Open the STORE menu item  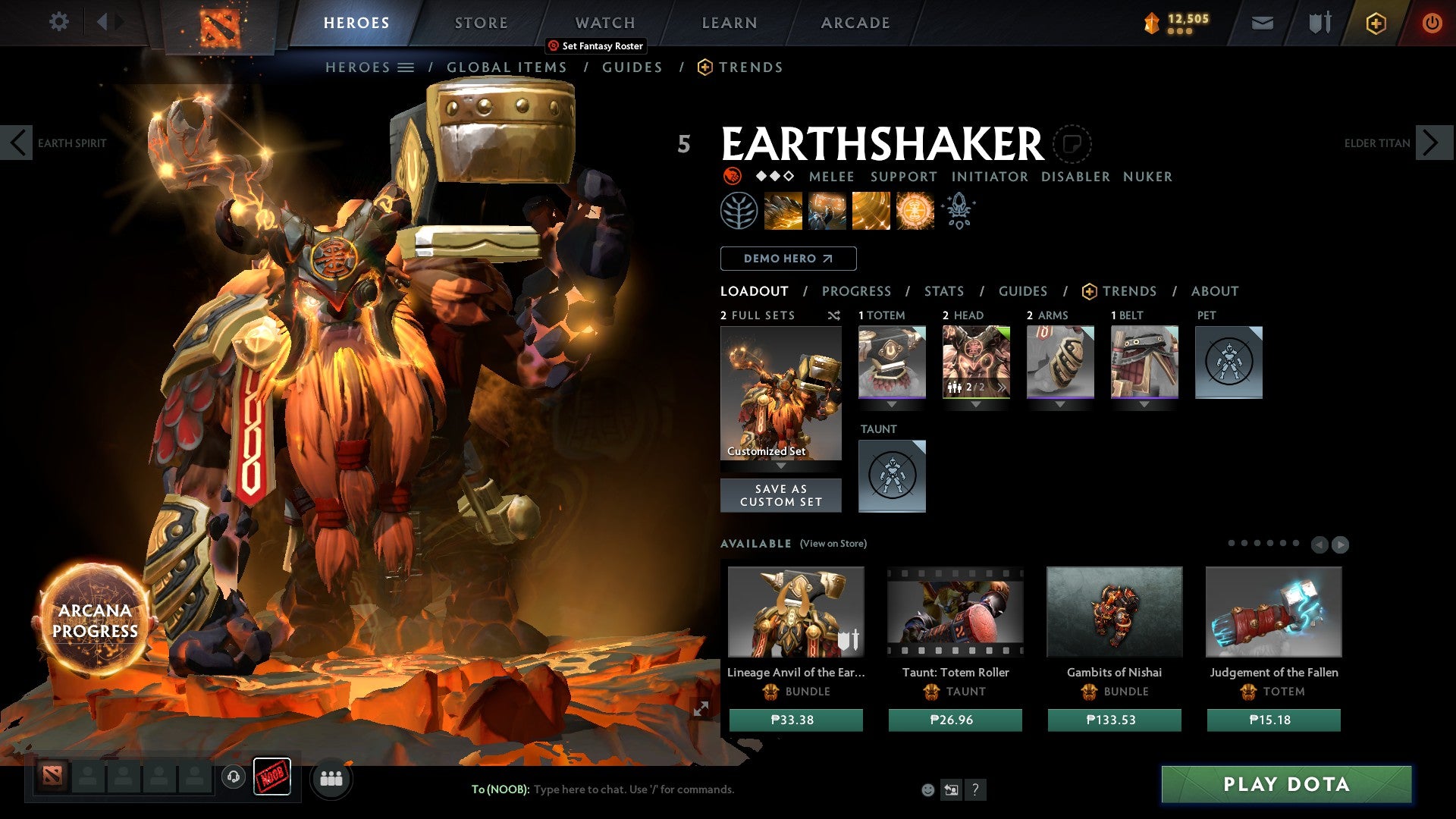(481, 22)
